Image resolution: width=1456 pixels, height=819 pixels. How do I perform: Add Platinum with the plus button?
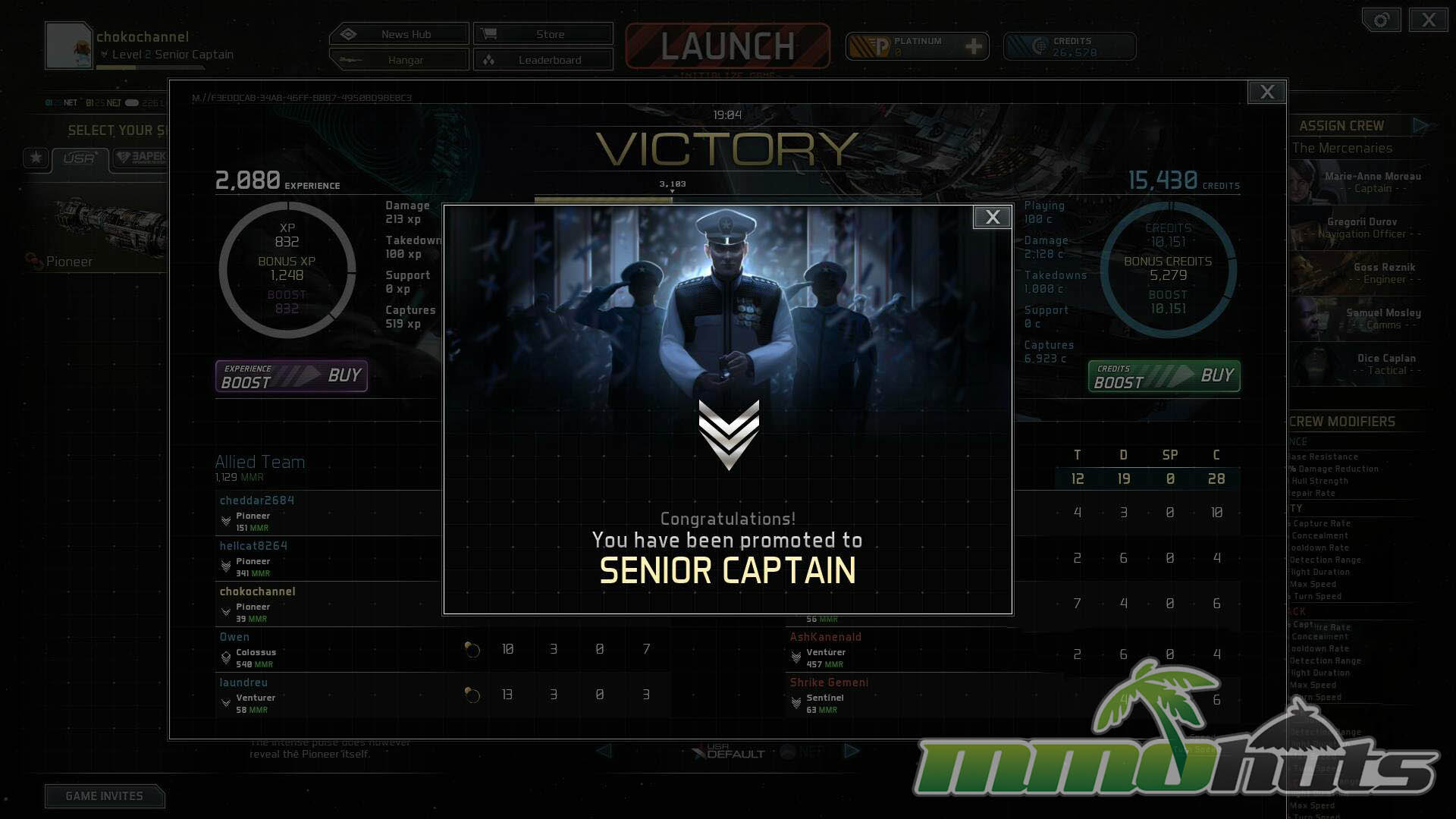(974, 47)
